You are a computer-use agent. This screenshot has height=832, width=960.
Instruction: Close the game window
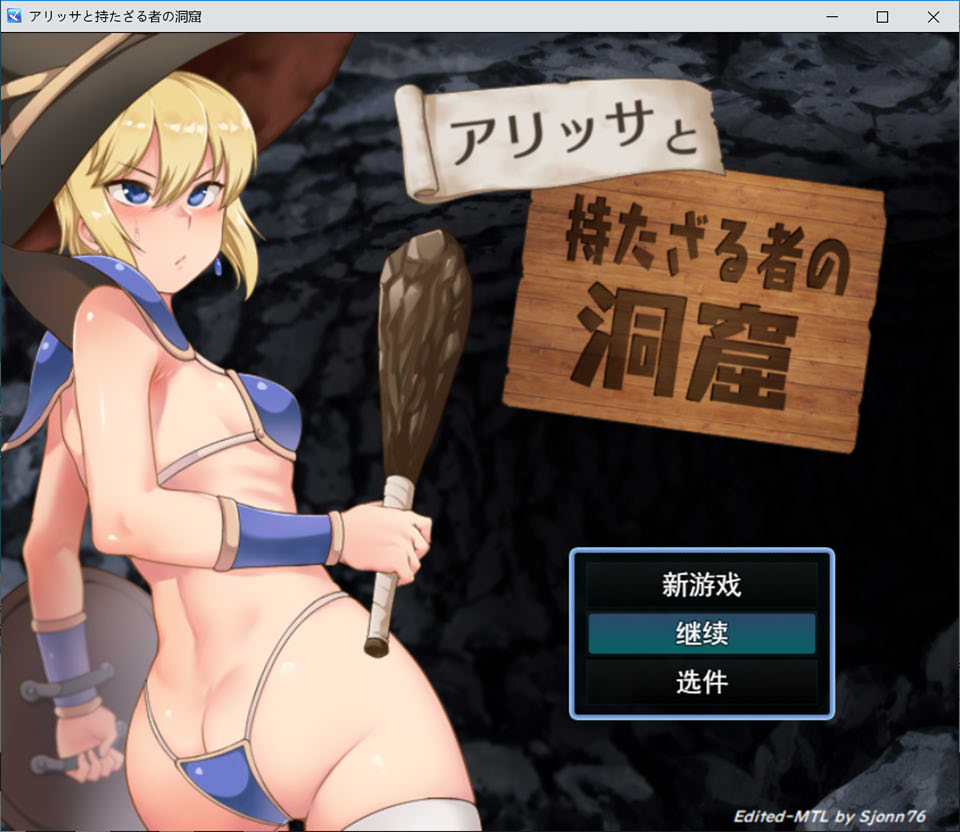pos(933,16)
